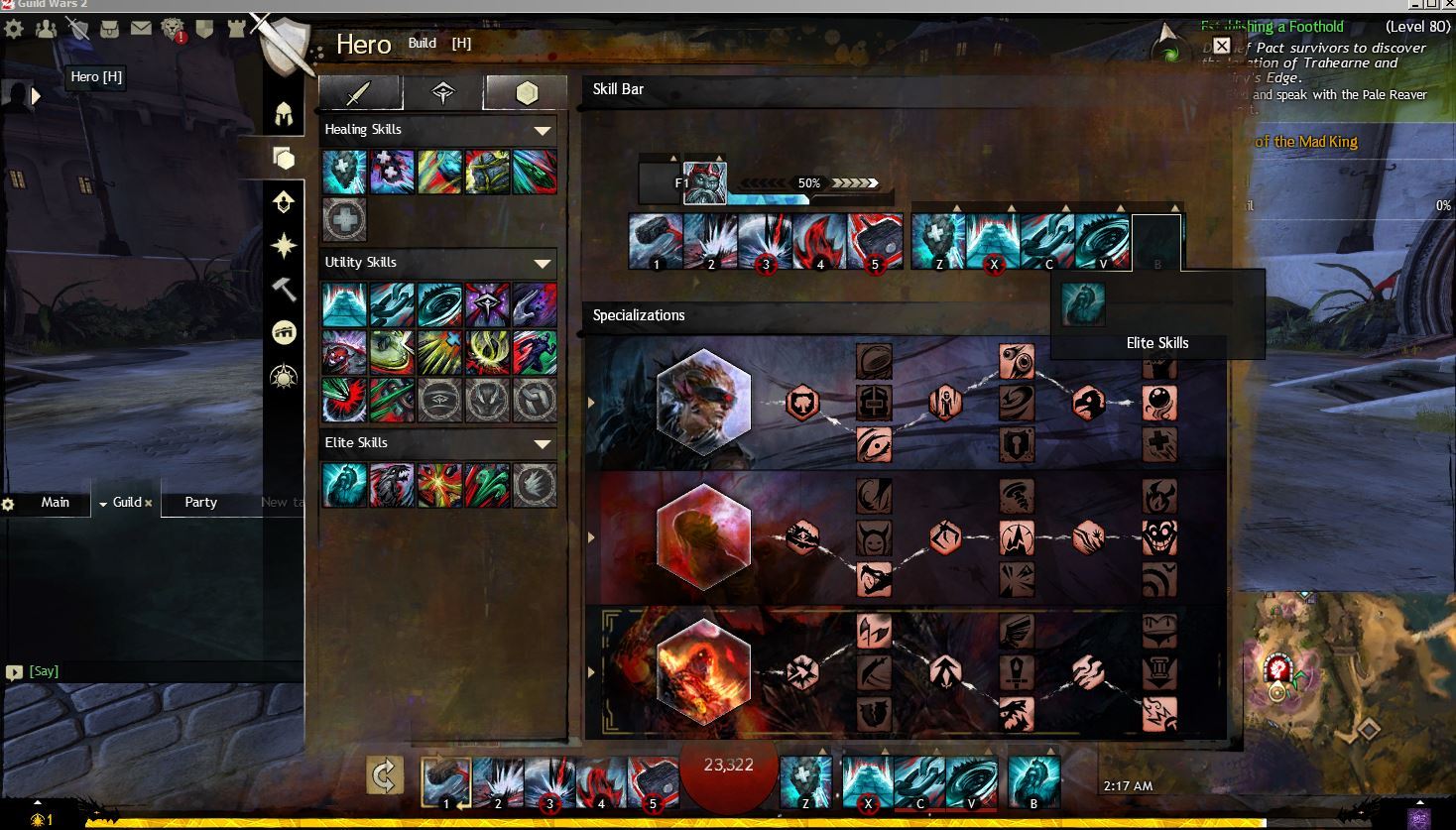Open the helmet equipment side tab
The width and height of the screenshot is (1456, 830).
point(284,114)
